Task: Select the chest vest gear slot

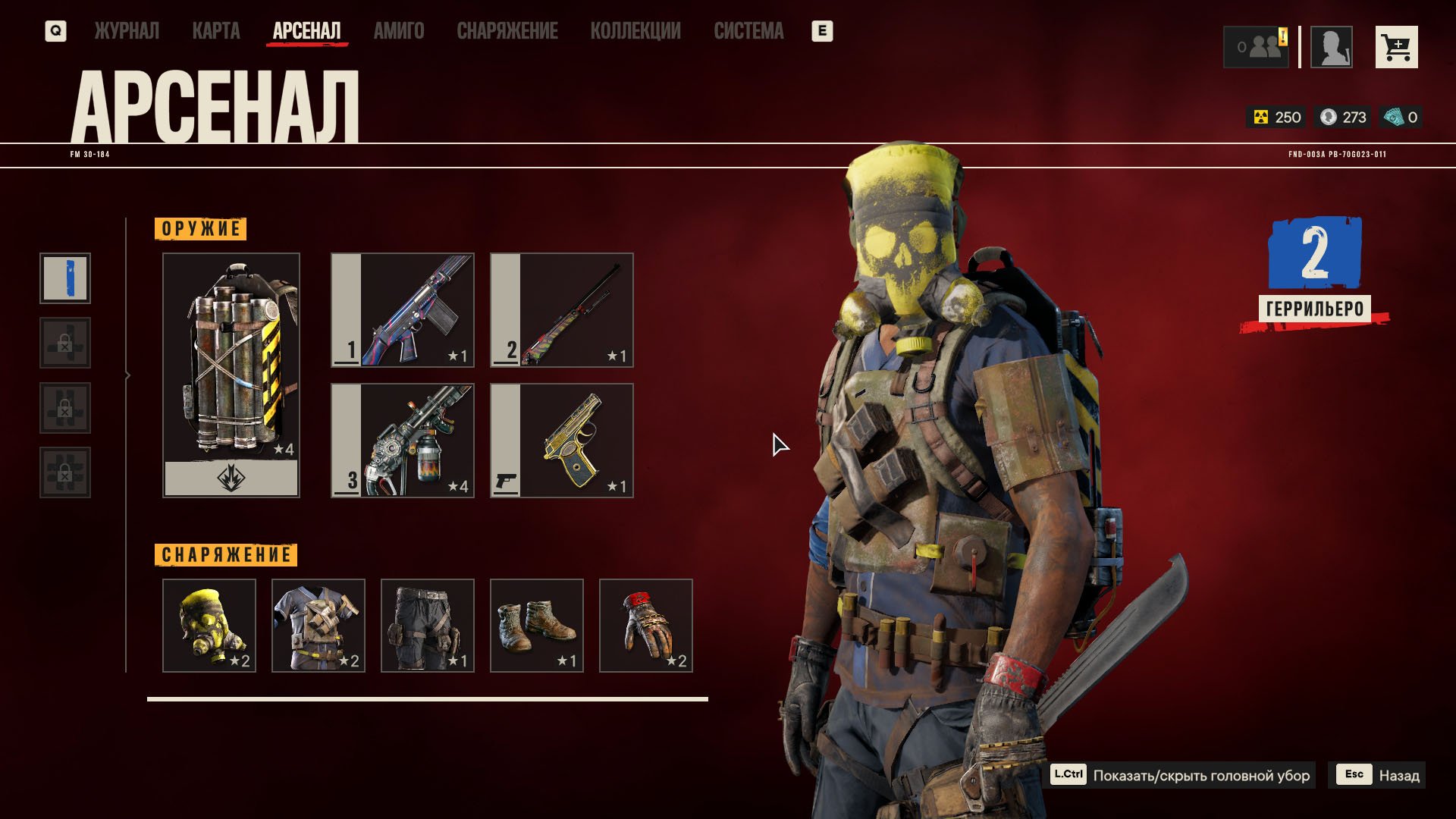Action: (x=318, y=626)
